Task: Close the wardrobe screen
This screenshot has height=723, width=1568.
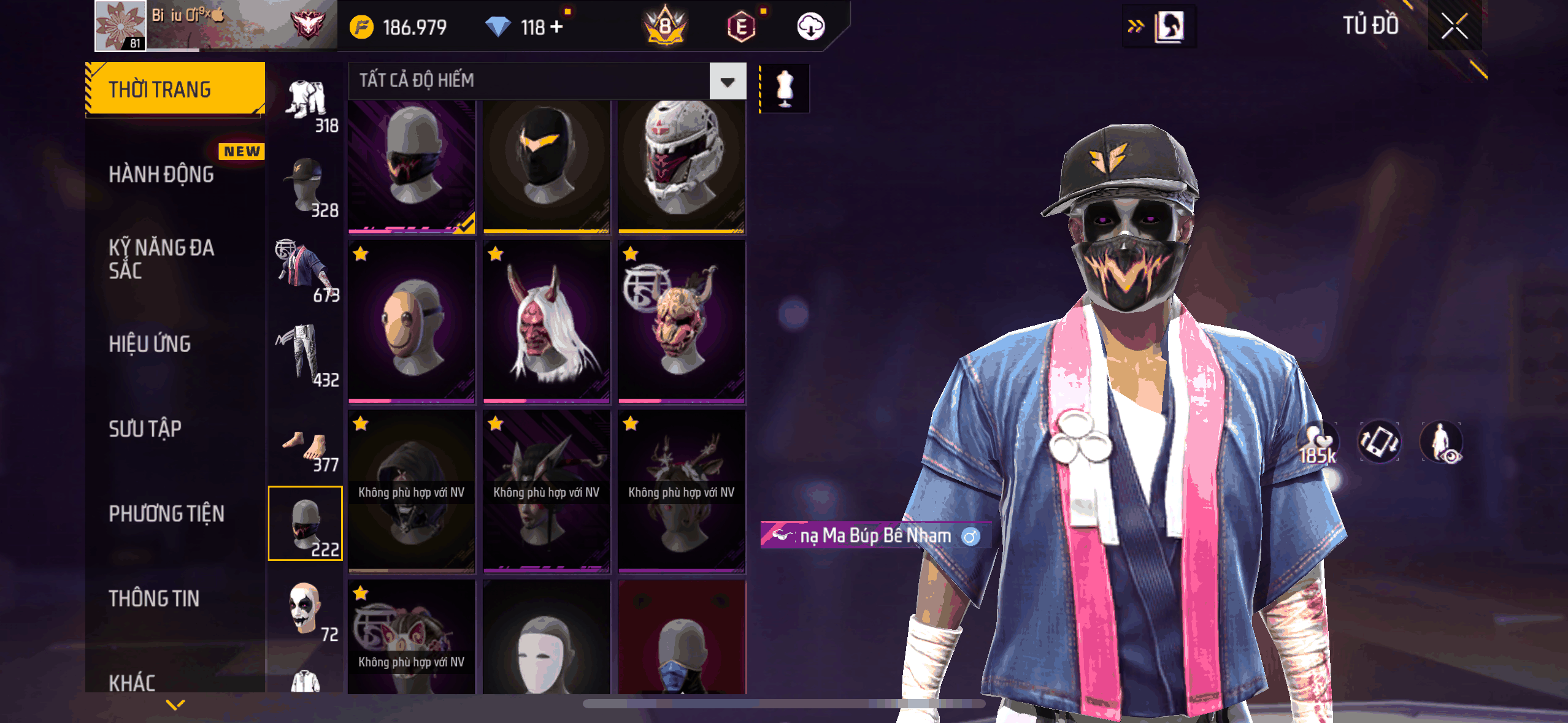Action: 1454,26
